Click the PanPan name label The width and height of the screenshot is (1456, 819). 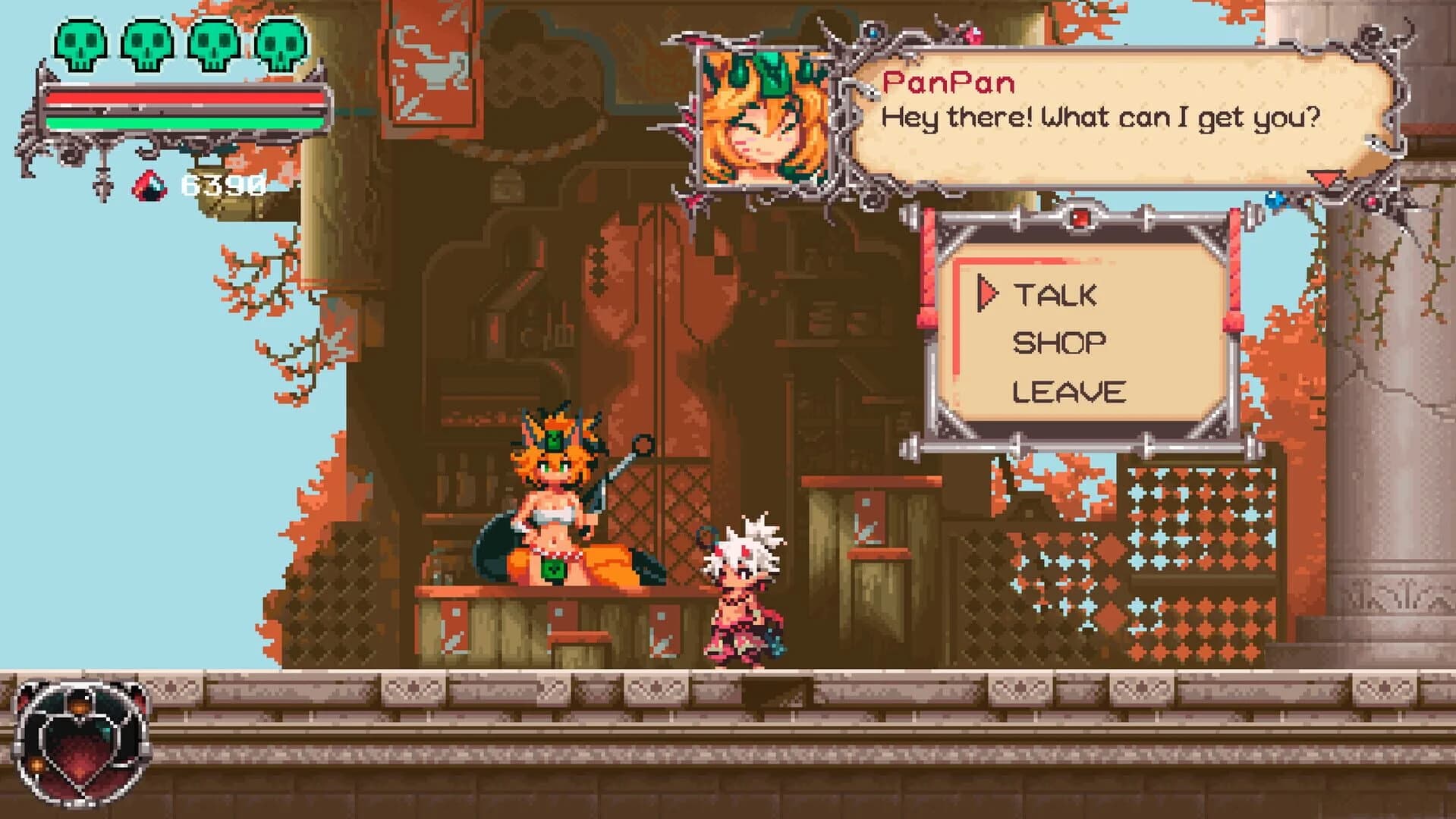(948, 83)
